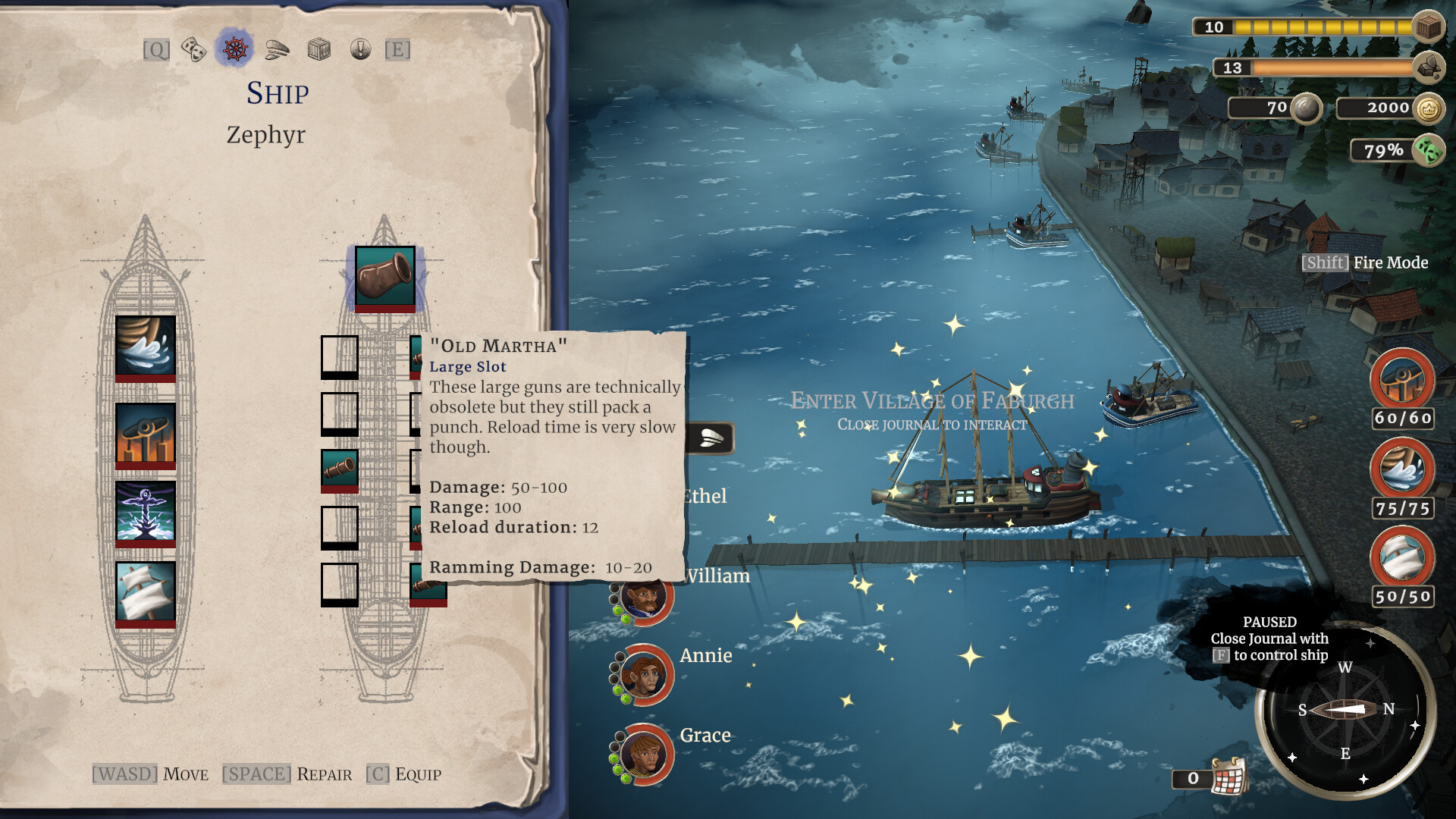Open the theater masks journal tab
The image size is (1456, 819).
[x=193, y=50]
